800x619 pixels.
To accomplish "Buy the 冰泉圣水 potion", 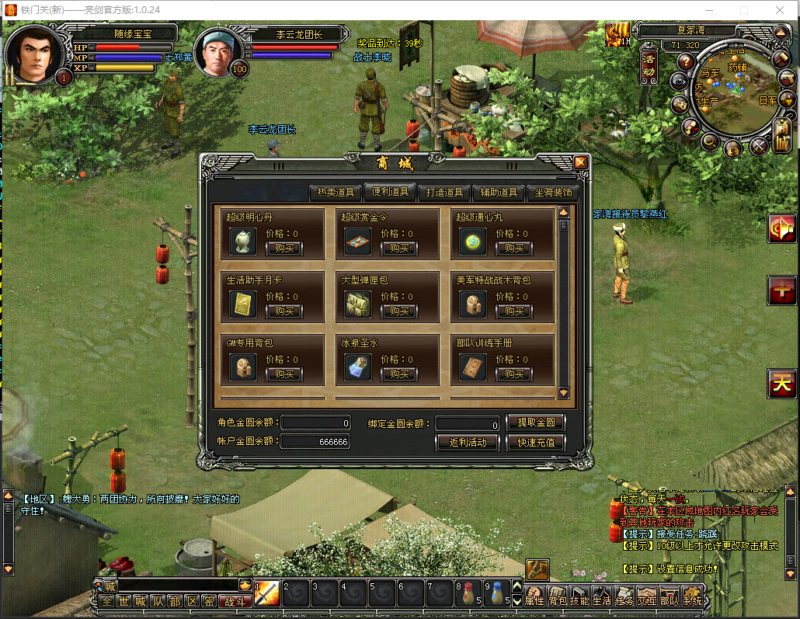I will coord(398,374).
